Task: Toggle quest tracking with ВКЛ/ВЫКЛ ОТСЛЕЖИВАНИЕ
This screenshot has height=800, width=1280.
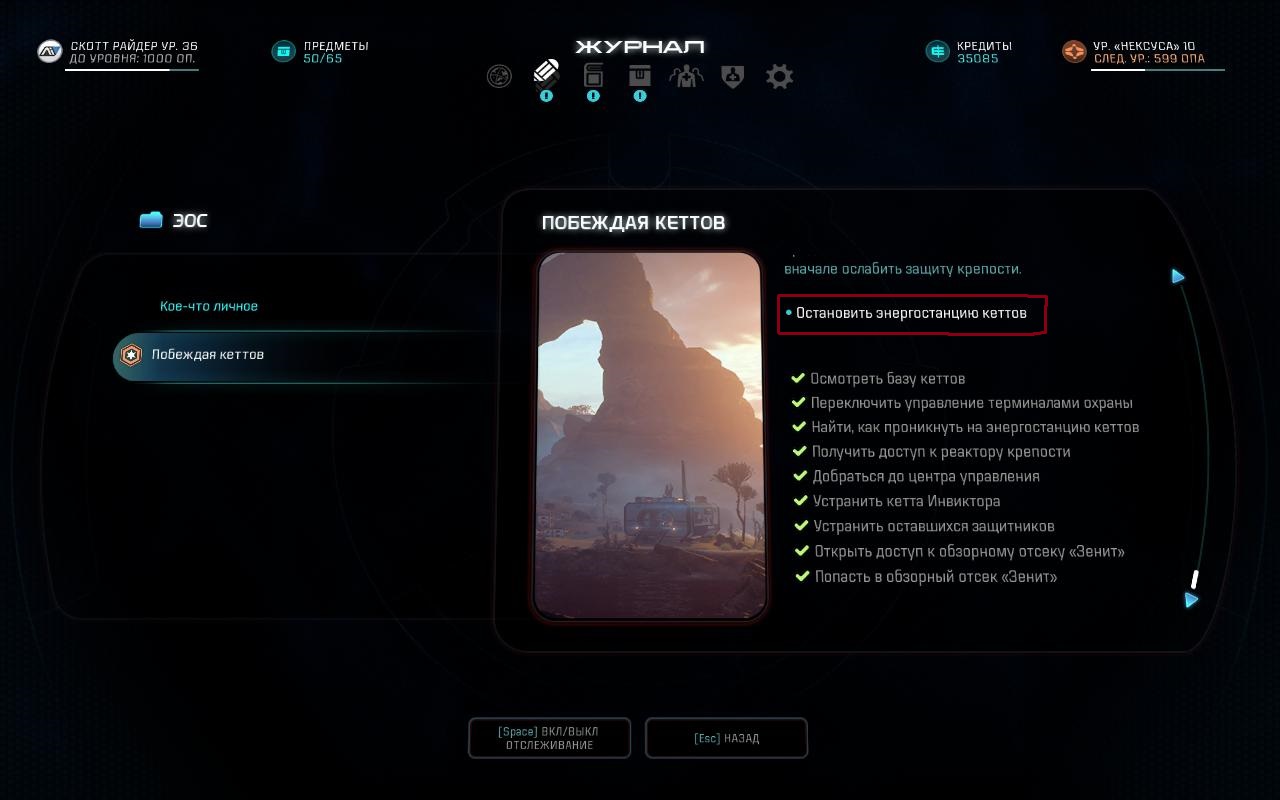Action: [549, 738]
